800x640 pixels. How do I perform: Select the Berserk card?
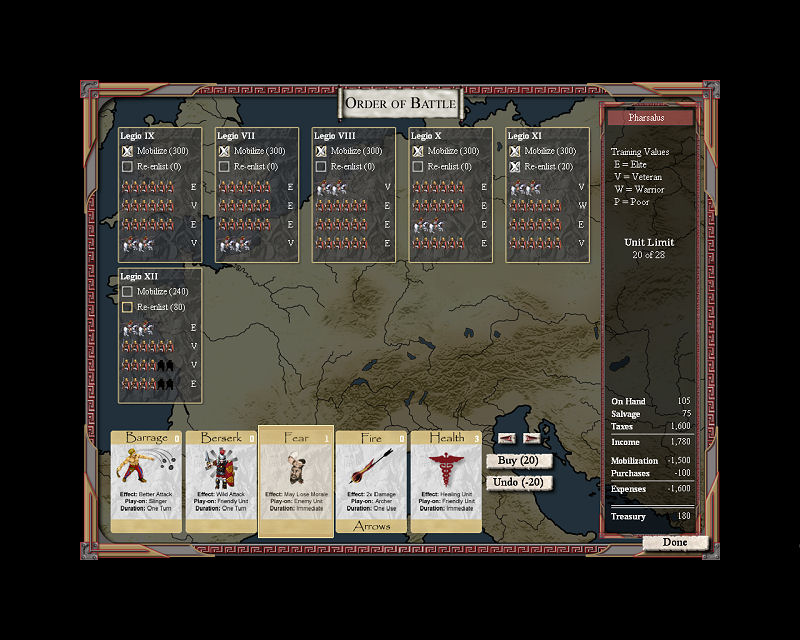tap(220, 481)
